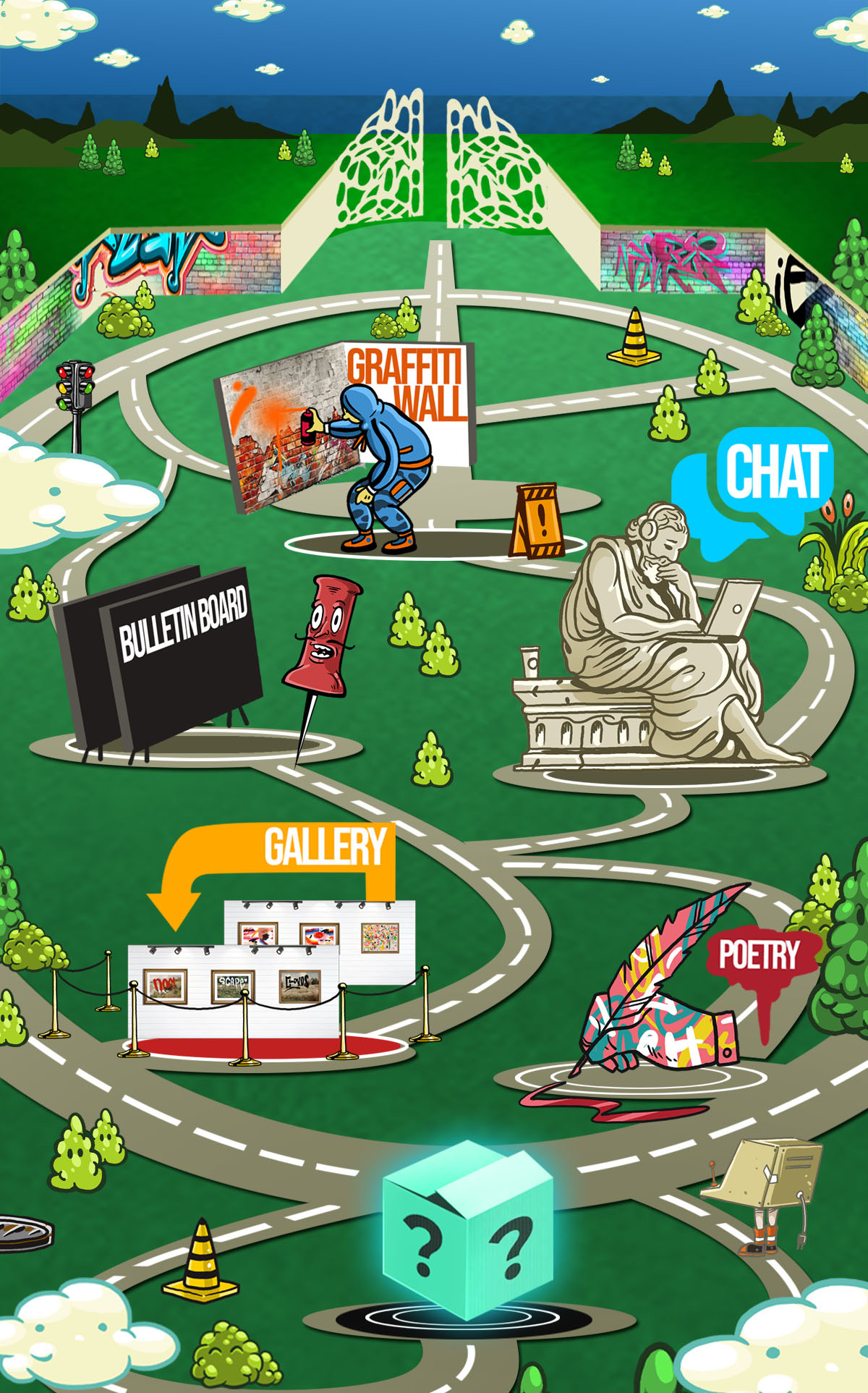Open the Poetry section
Image resolution: width=868 pixels, height=1393 pixels.
coord(758,955)
